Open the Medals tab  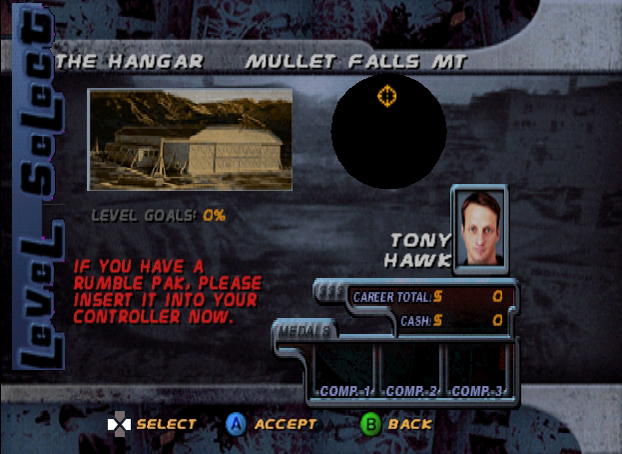(x=305, y=331)
